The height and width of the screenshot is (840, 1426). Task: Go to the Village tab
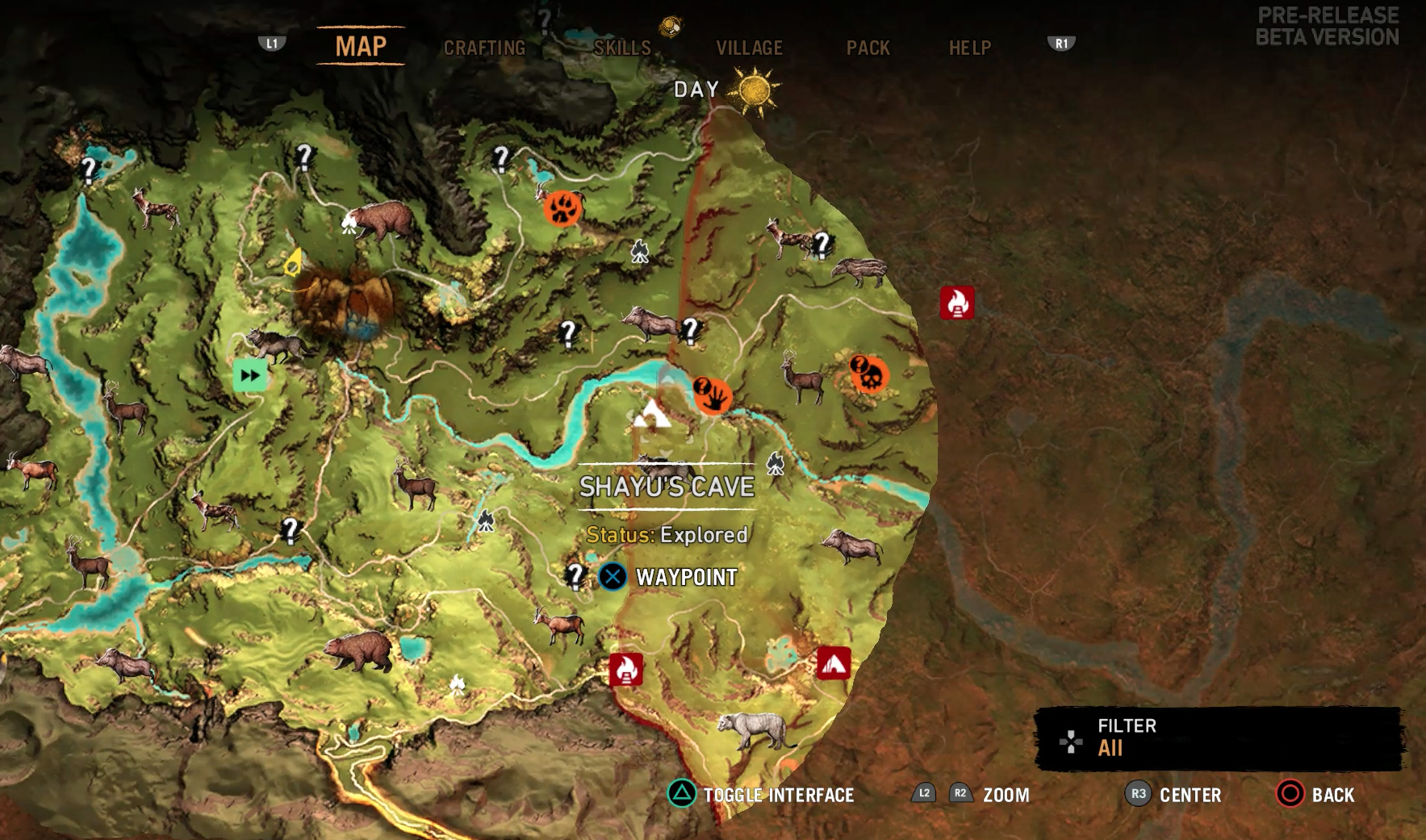749,48
